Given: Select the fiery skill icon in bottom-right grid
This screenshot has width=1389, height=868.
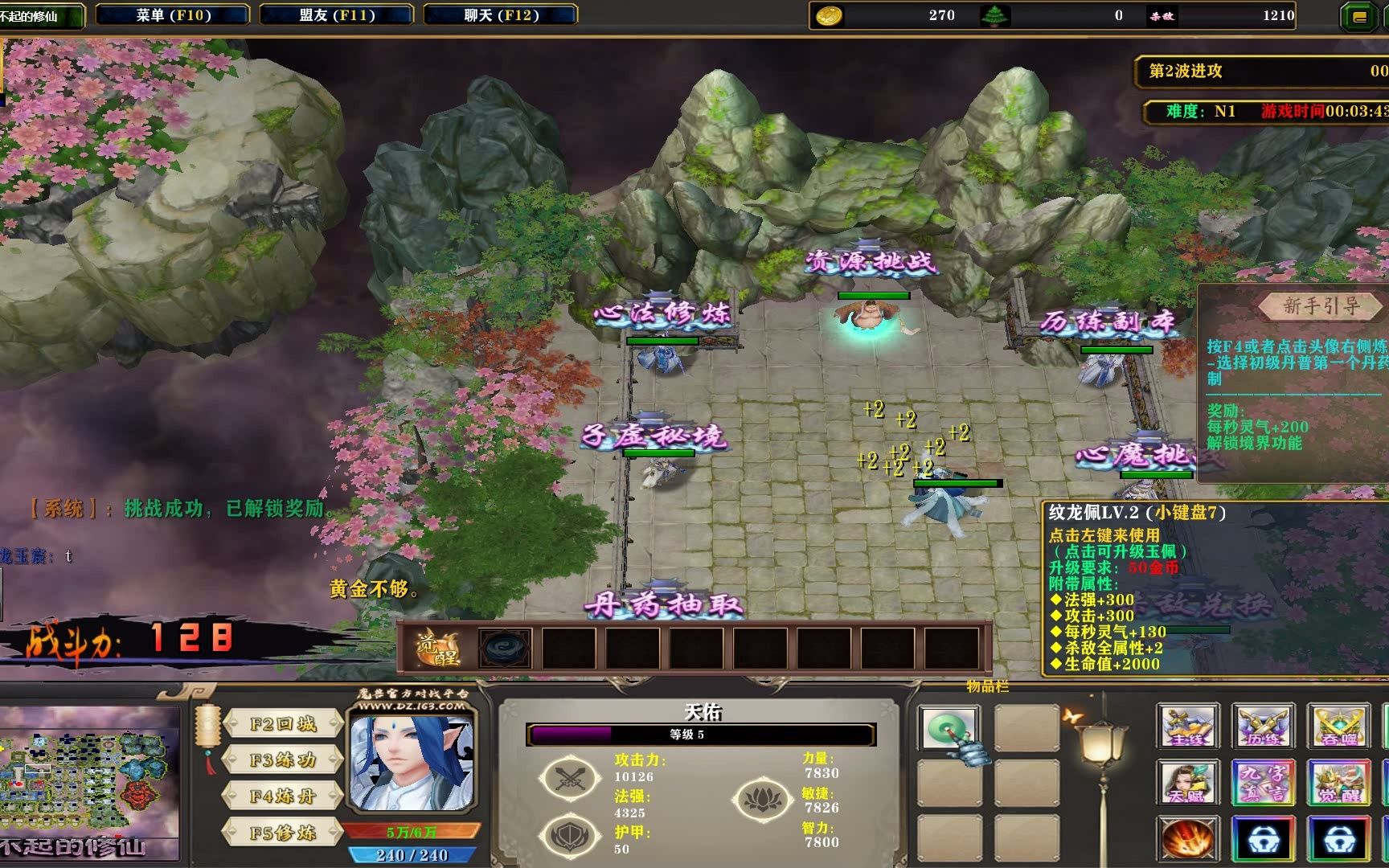Looking at the screenshot, I should pyautogui.click(x=1187, y=838).
